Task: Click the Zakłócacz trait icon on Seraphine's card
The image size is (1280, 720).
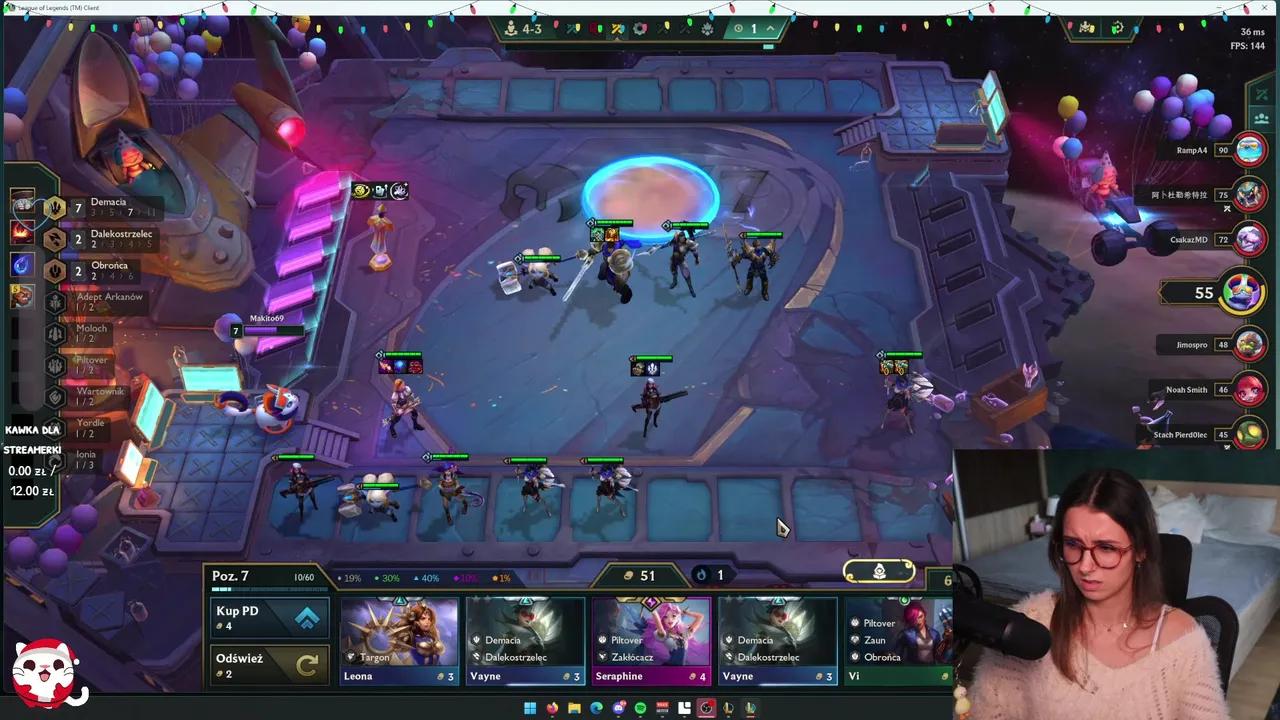Action: point(603,657)
